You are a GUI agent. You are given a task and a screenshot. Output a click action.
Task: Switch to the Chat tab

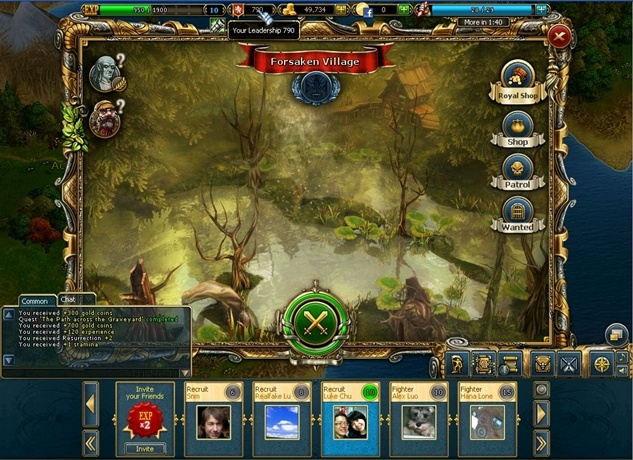tap(69, 299)
